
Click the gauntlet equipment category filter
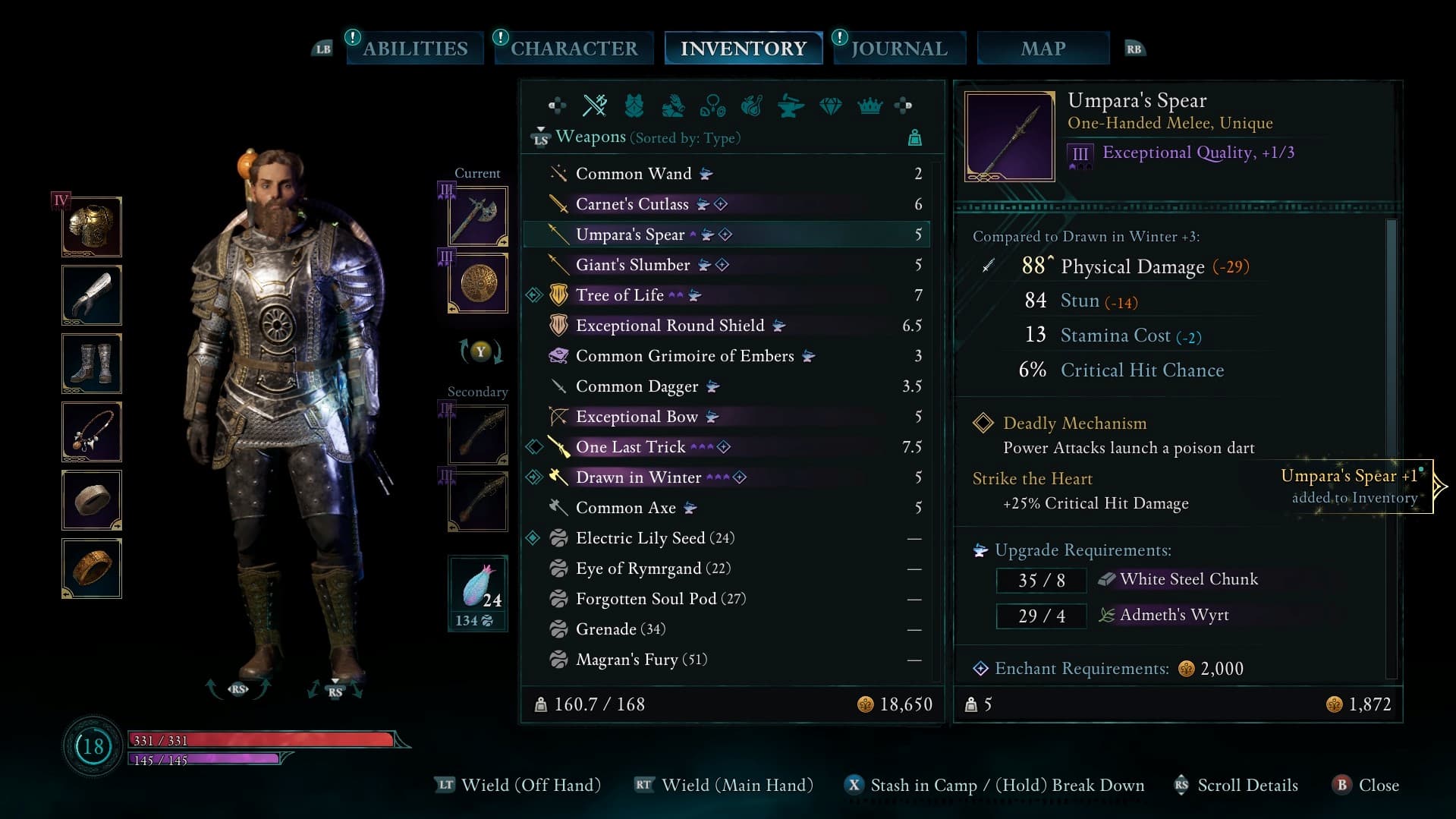pos(675,106)
